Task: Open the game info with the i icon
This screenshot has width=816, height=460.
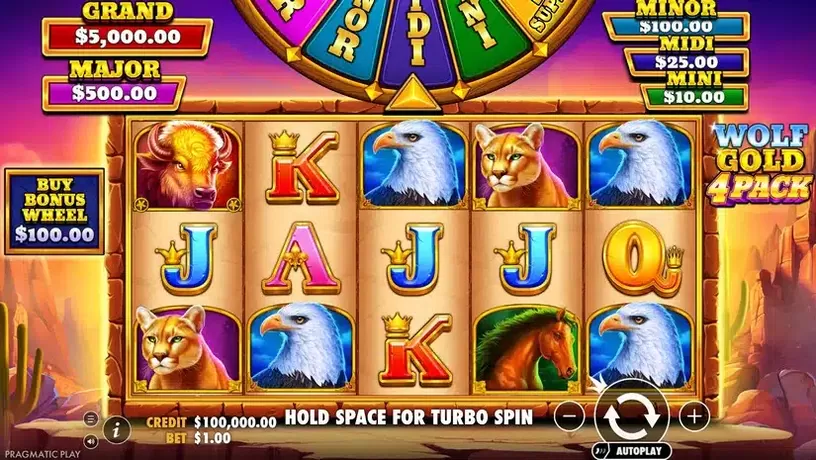Action: tap(116, 428)
